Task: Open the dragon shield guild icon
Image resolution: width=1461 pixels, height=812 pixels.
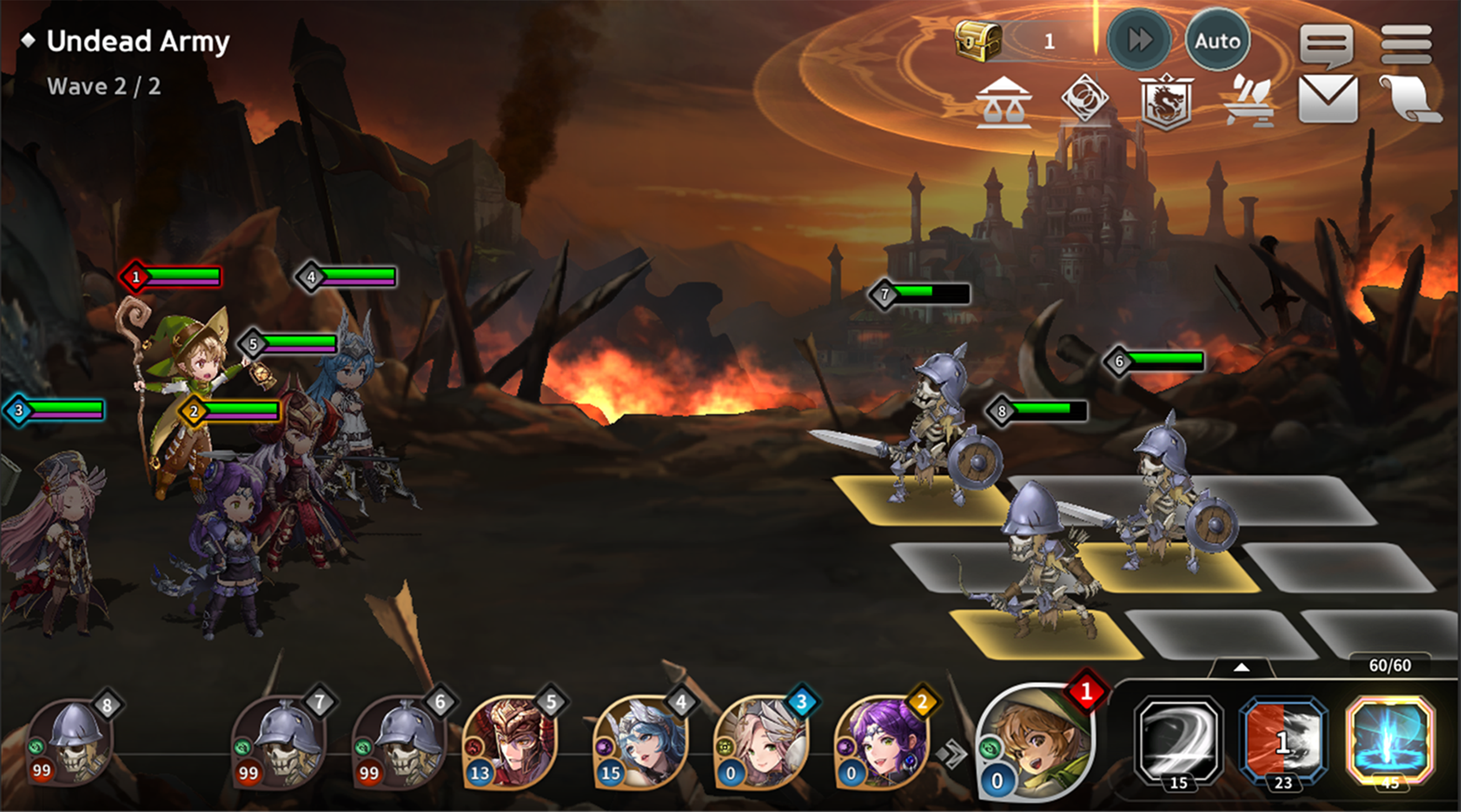Action: [x=1165, y=101]
